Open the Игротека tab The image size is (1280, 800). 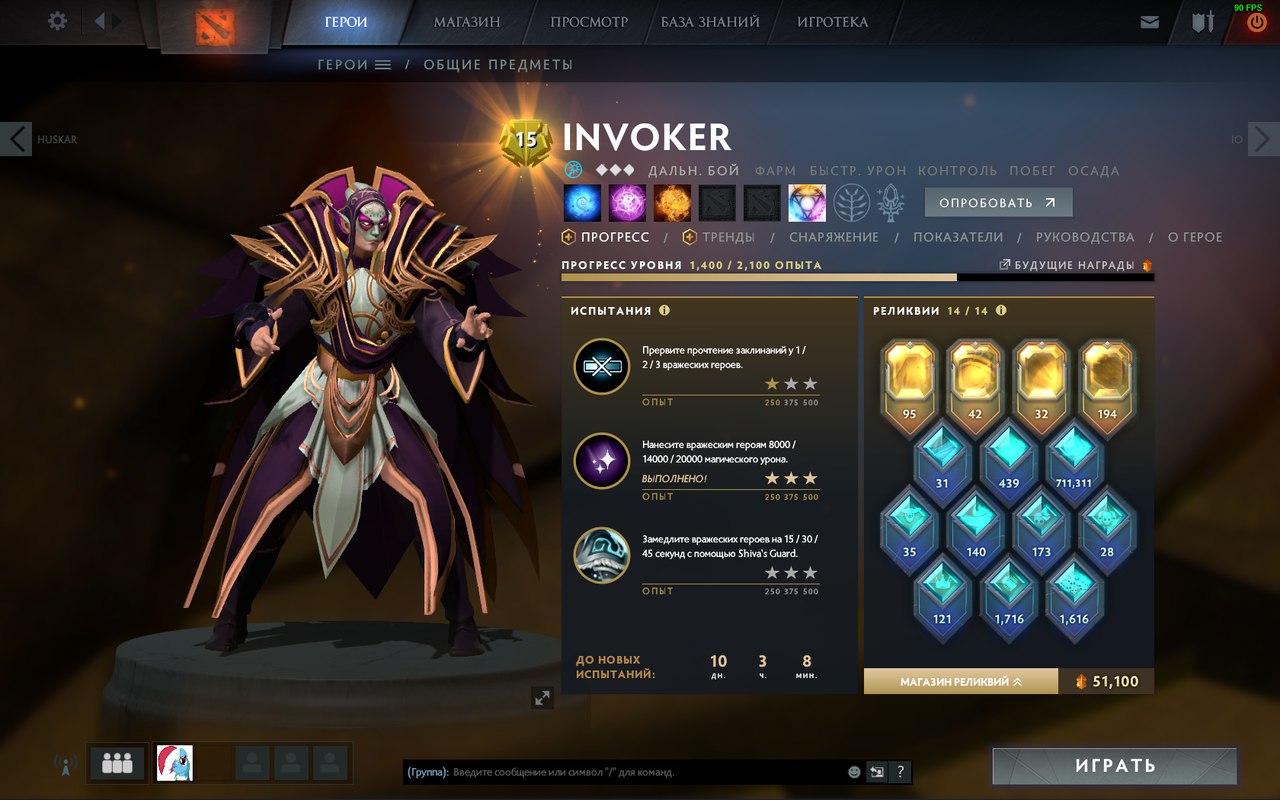(832, 22)
